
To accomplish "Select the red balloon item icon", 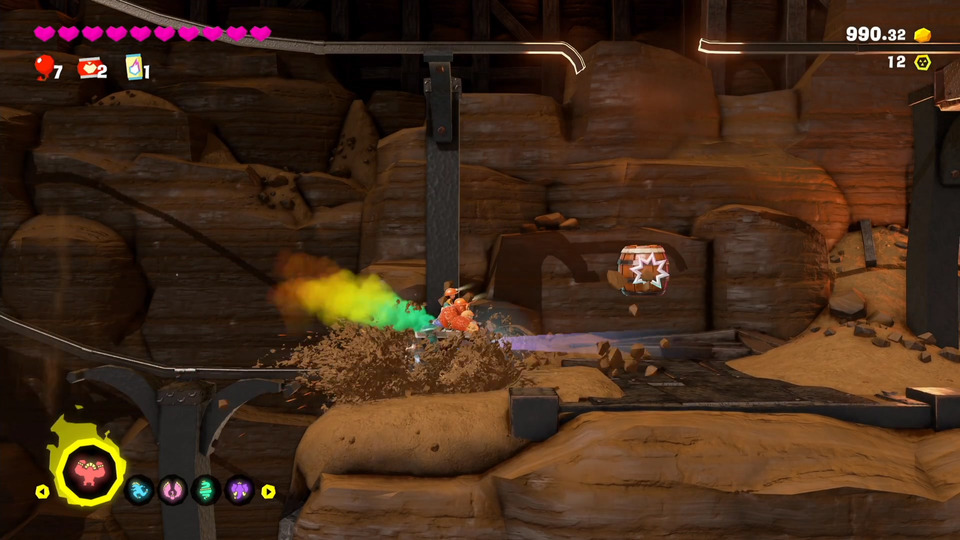I will (43, 66).
